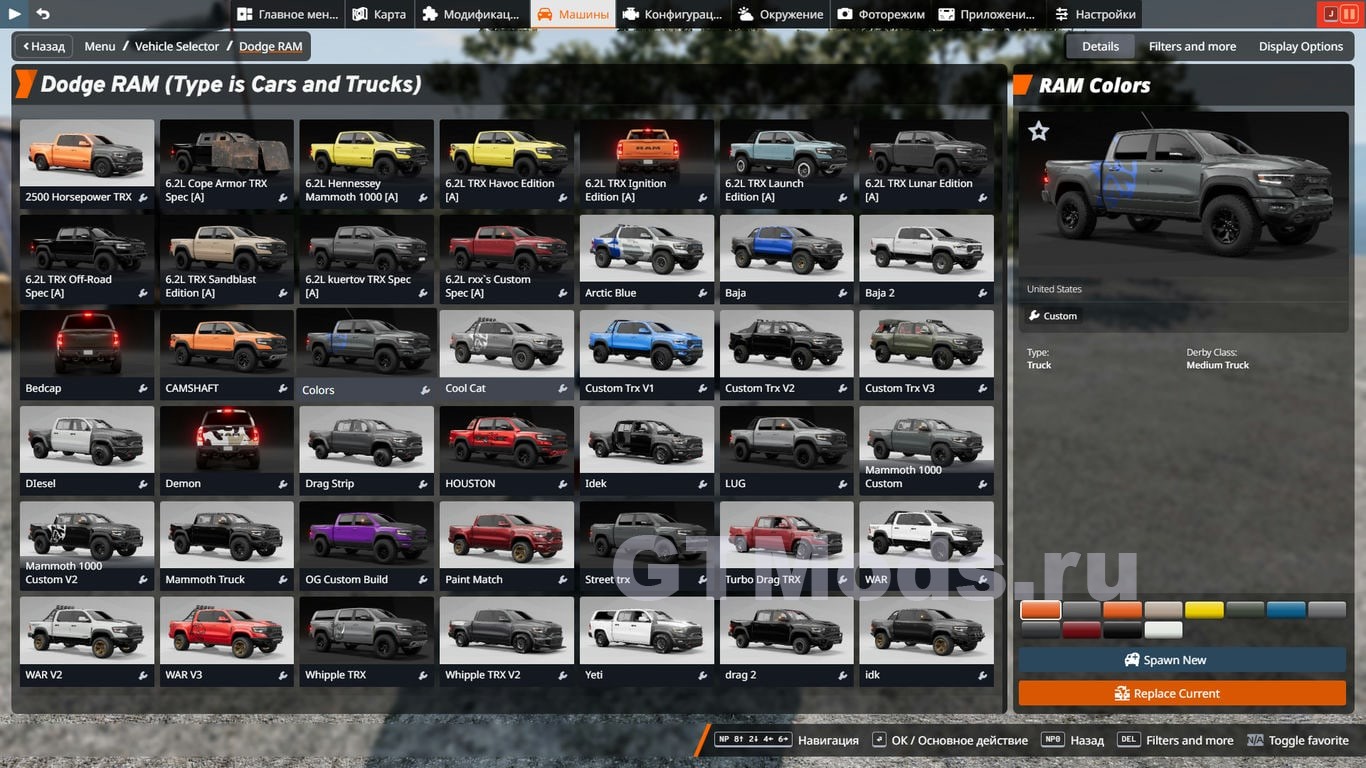Show Filters and more panel
1366x768 pixels.
(1192, 46)
